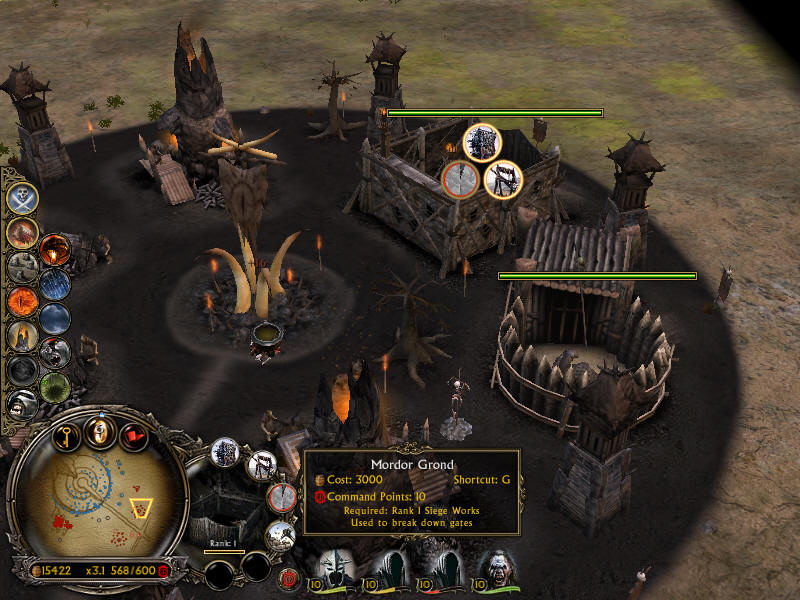Select the crossed swords skull power icon

(x=23, y=198)
